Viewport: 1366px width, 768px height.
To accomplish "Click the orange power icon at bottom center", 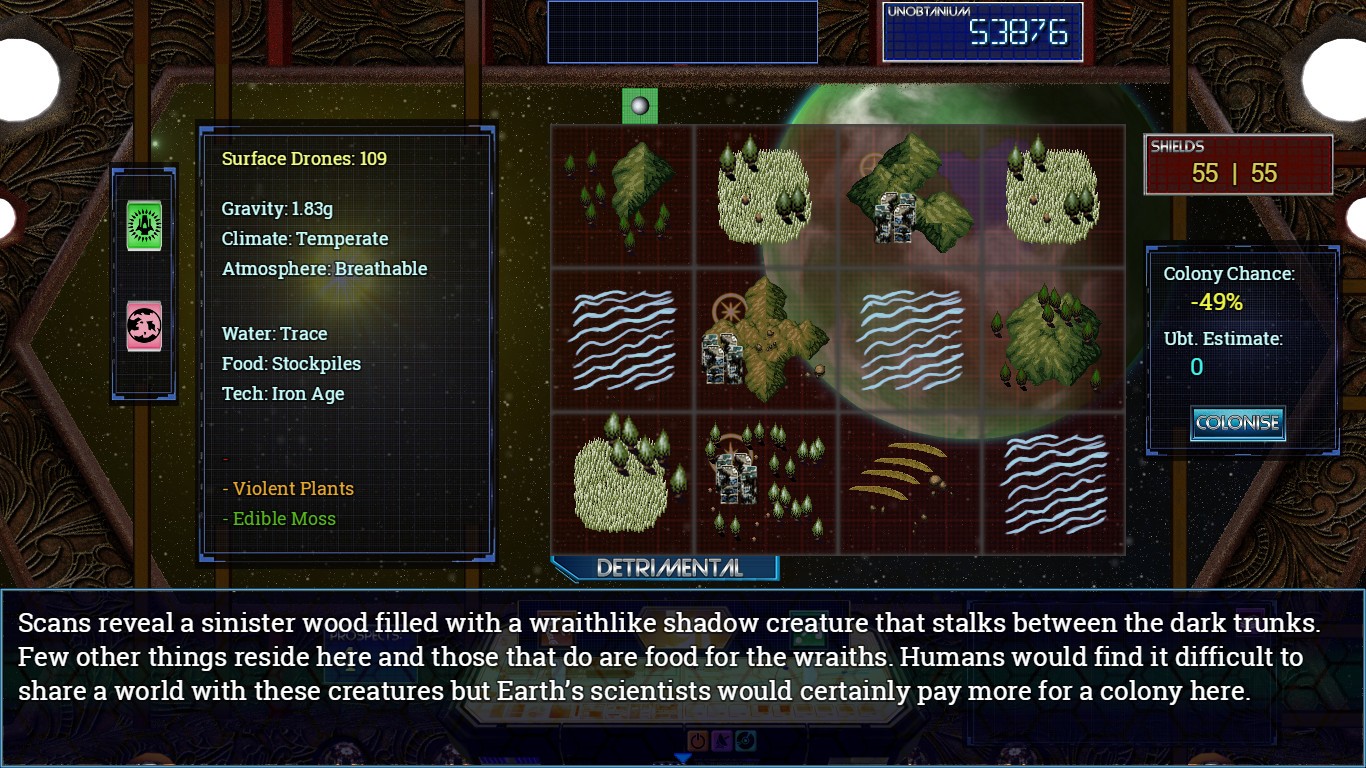I will click(698, 741).
